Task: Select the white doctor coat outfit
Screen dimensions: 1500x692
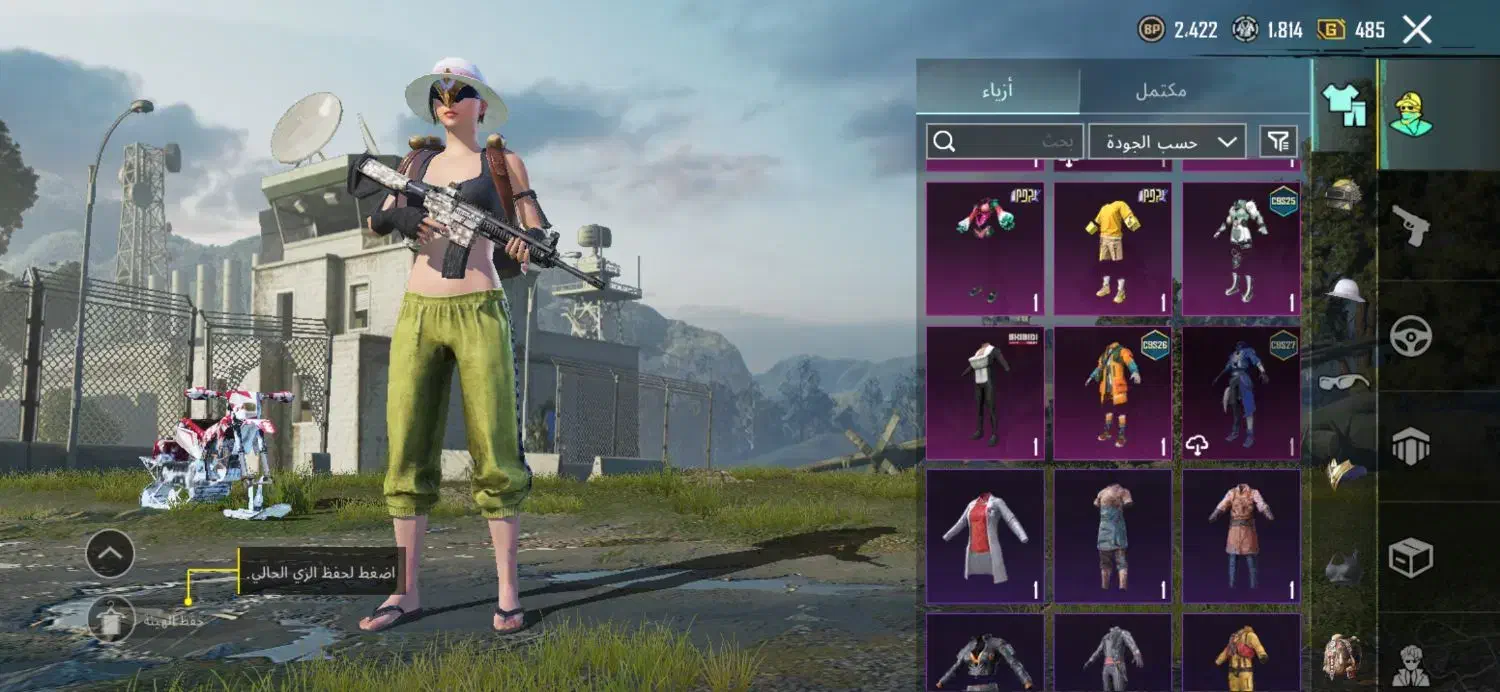Action: 984,536
